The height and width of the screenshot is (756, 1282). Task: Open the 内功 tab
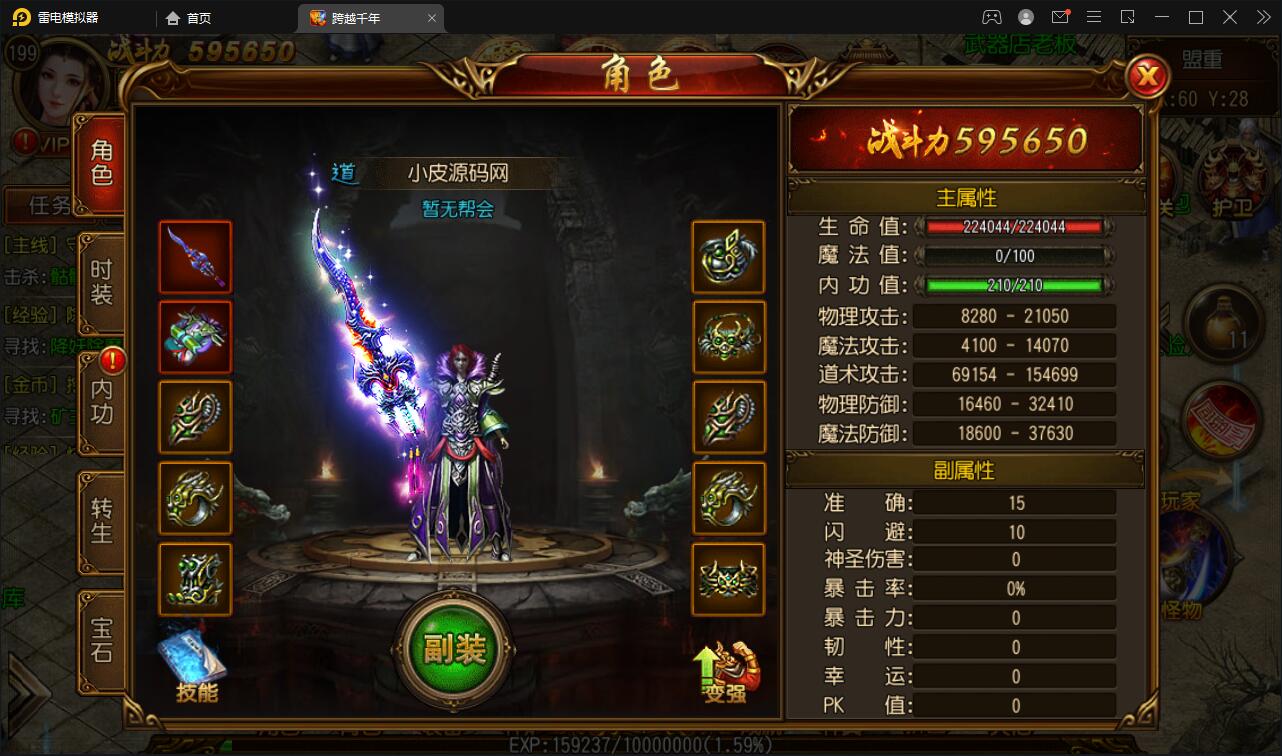pyautogui.click(x=102, y=401)
